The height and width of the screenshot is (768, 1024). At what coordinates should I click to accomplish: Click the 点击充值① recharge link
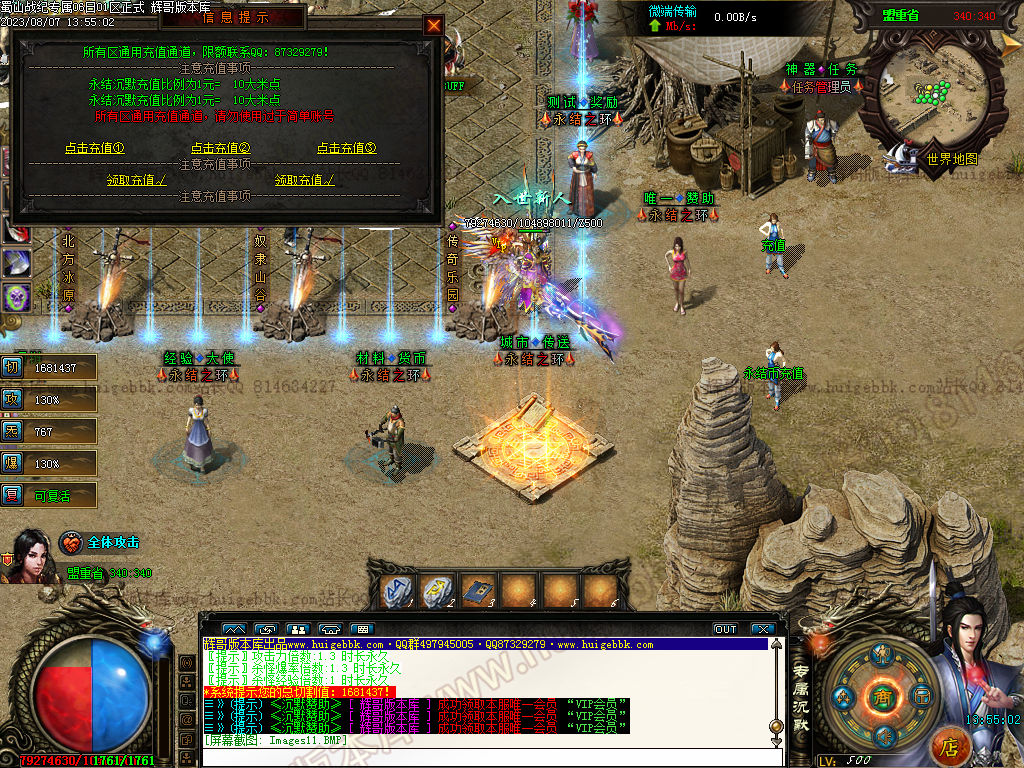(95, 148)
